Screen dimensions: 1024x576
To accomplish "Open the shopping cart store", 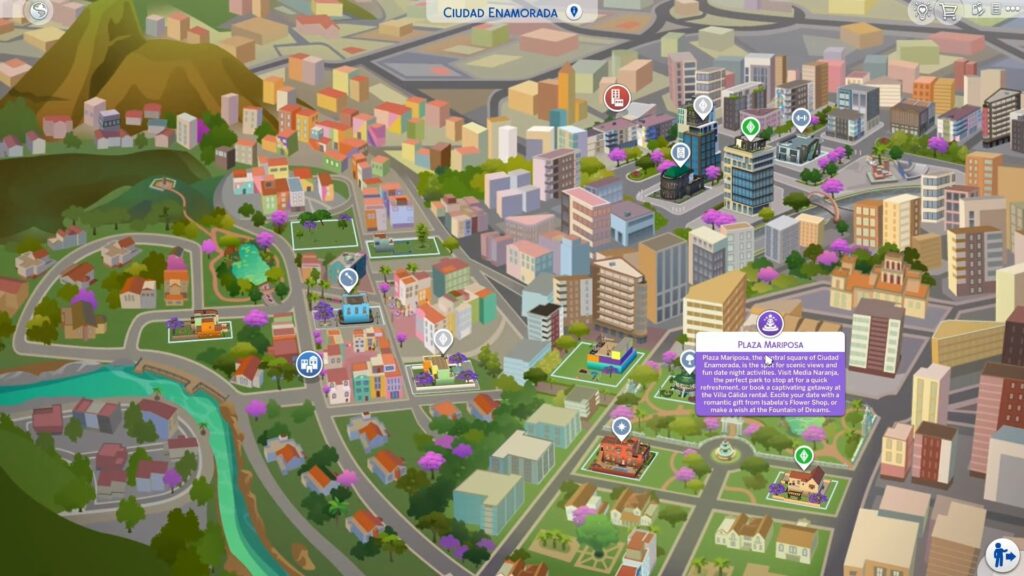I will coord(949,11).
